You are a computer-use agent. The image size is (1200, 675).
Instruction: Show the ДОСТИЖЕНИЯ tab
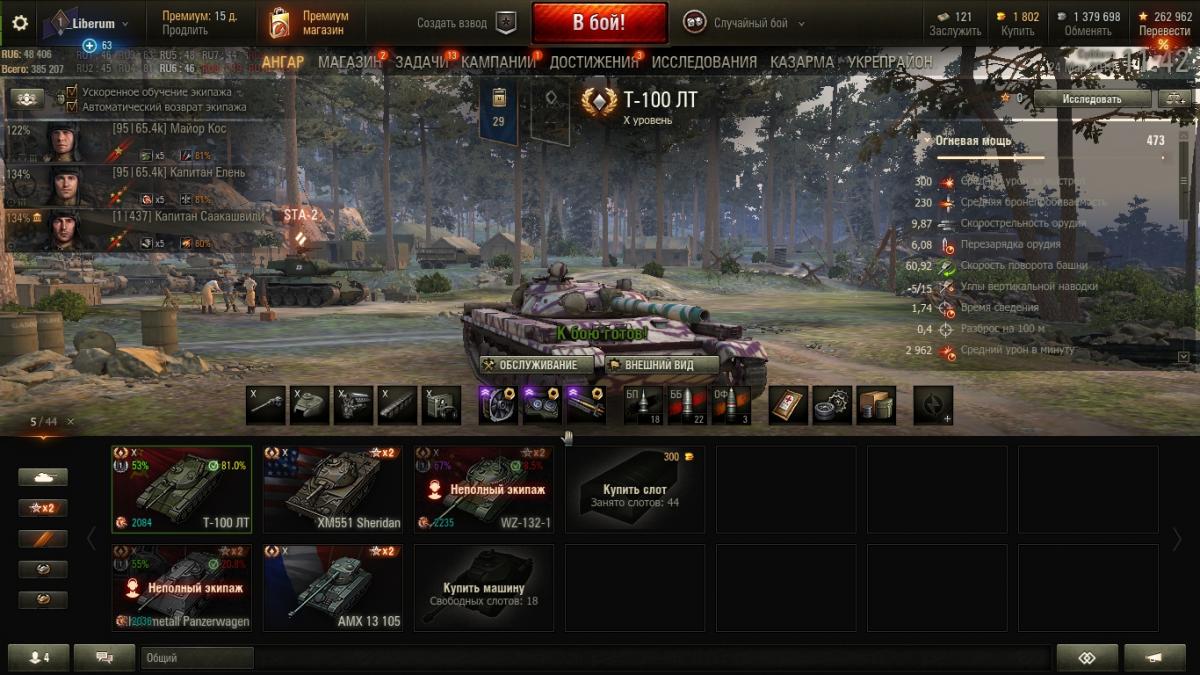[x=593, y=62]
